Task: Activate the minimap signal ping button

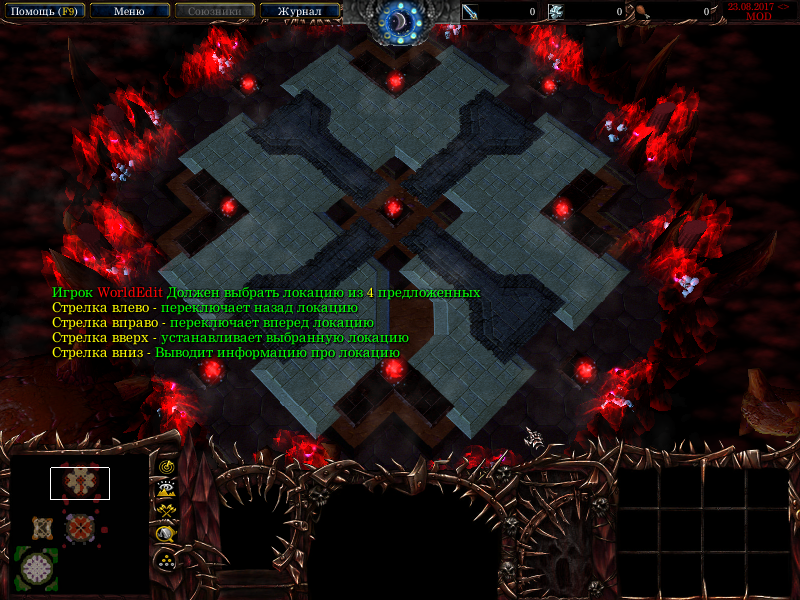Action: coord(165,465)
